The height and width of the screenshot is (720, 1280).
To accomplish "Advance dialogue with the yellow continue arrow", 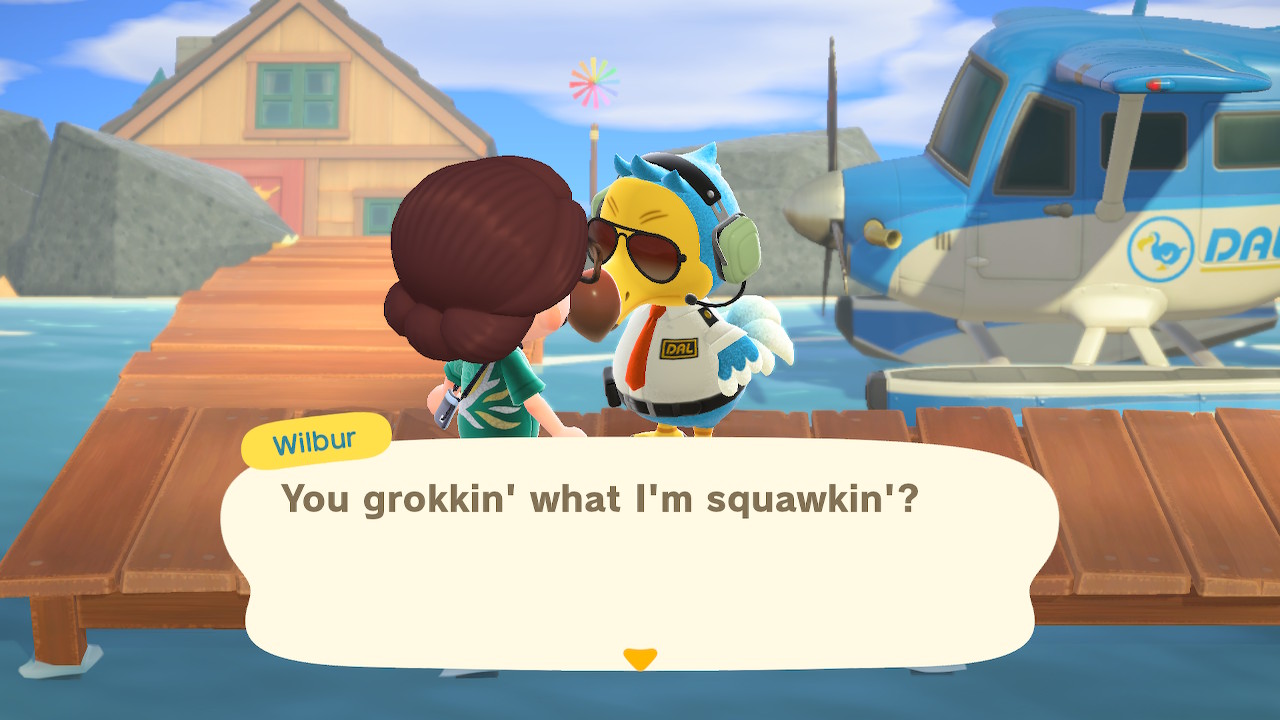I will pos(640,658).
